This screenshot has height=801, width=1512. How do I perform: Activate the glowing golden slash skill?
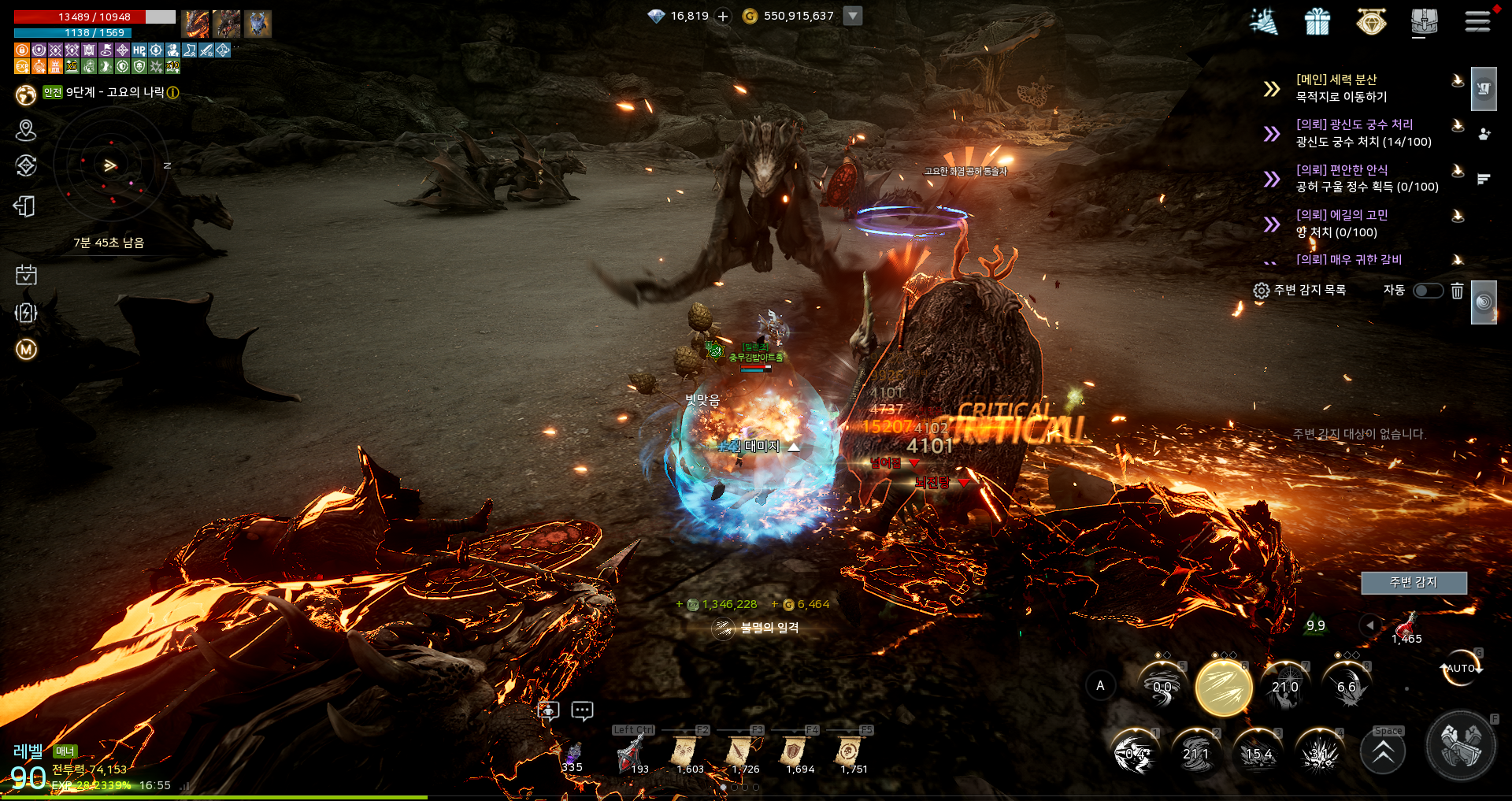pos(1224,688)
